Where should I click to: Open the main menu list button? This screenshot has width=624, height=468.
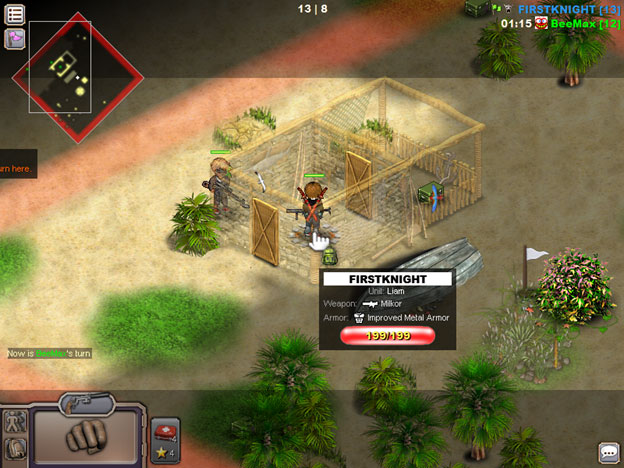pos(15,14)
